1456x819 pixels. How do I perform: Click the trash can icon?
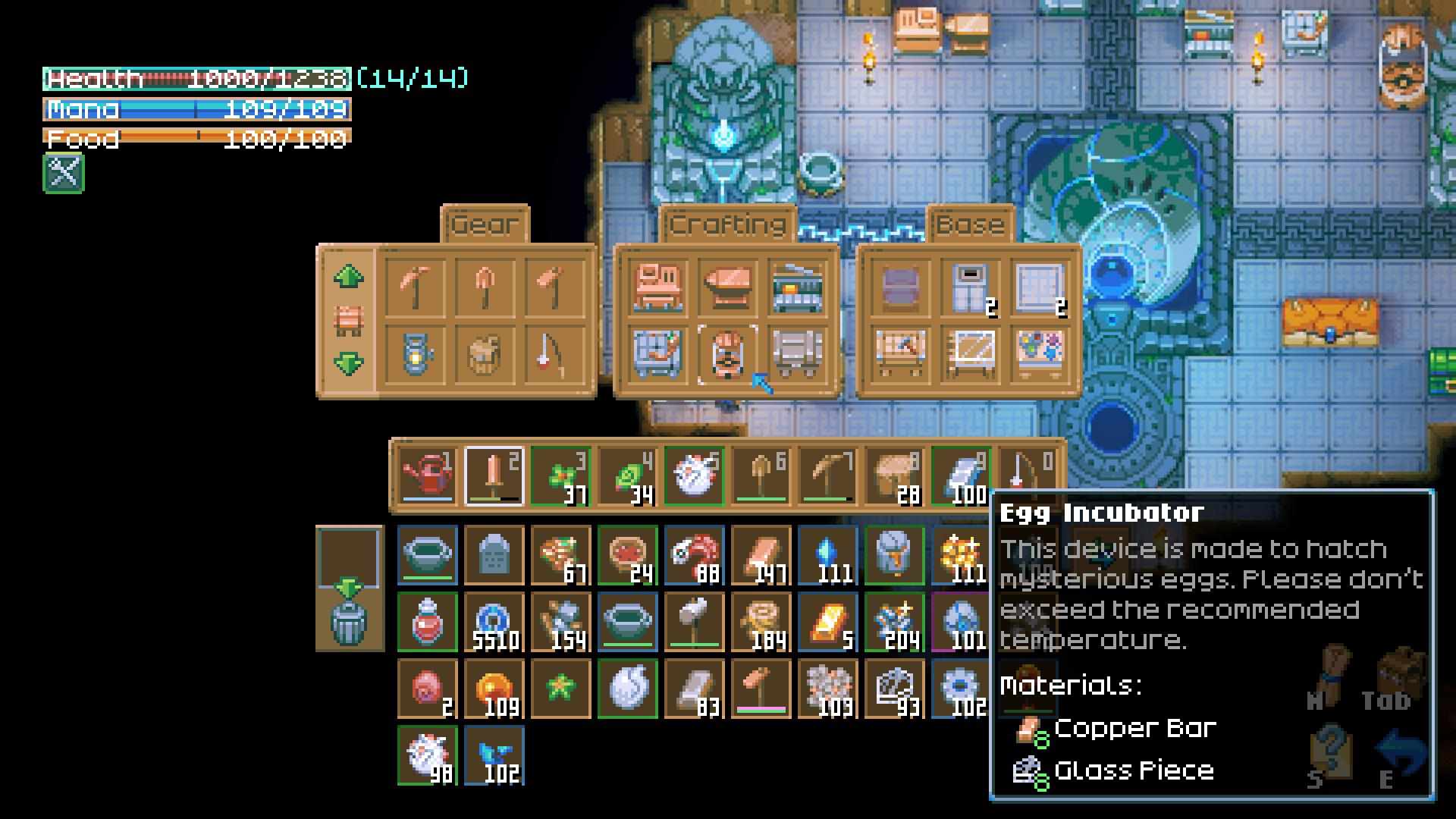[x=349, y=623]
